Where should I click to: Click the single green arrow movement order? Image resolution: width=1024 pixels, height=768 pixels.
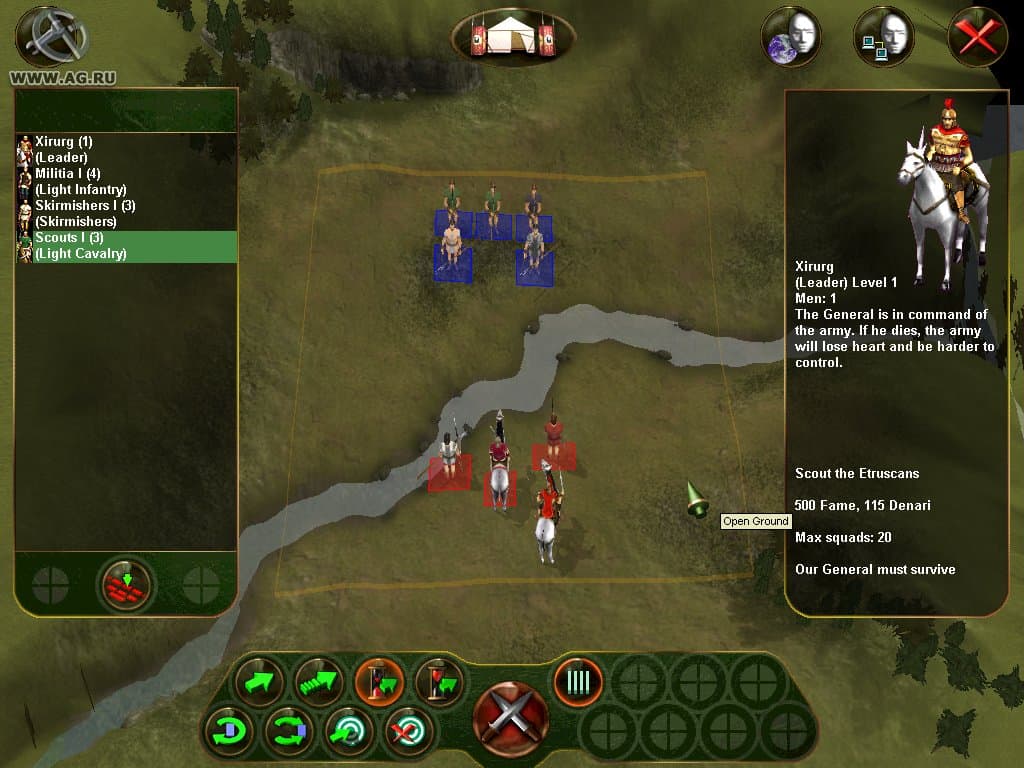[x=259, y=682]
